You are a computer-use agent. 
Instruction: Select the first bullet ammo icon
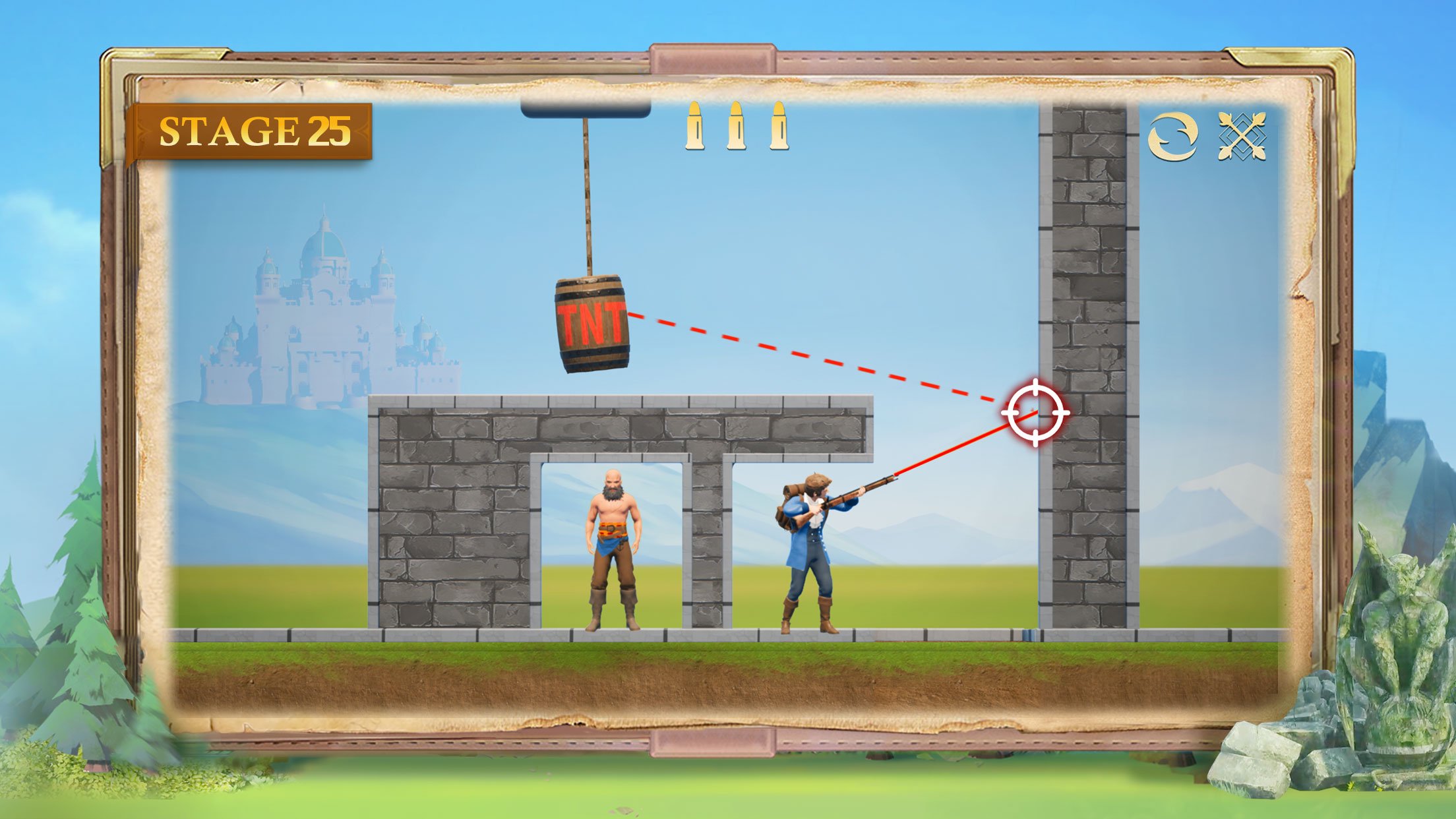[x=696, y=129]
